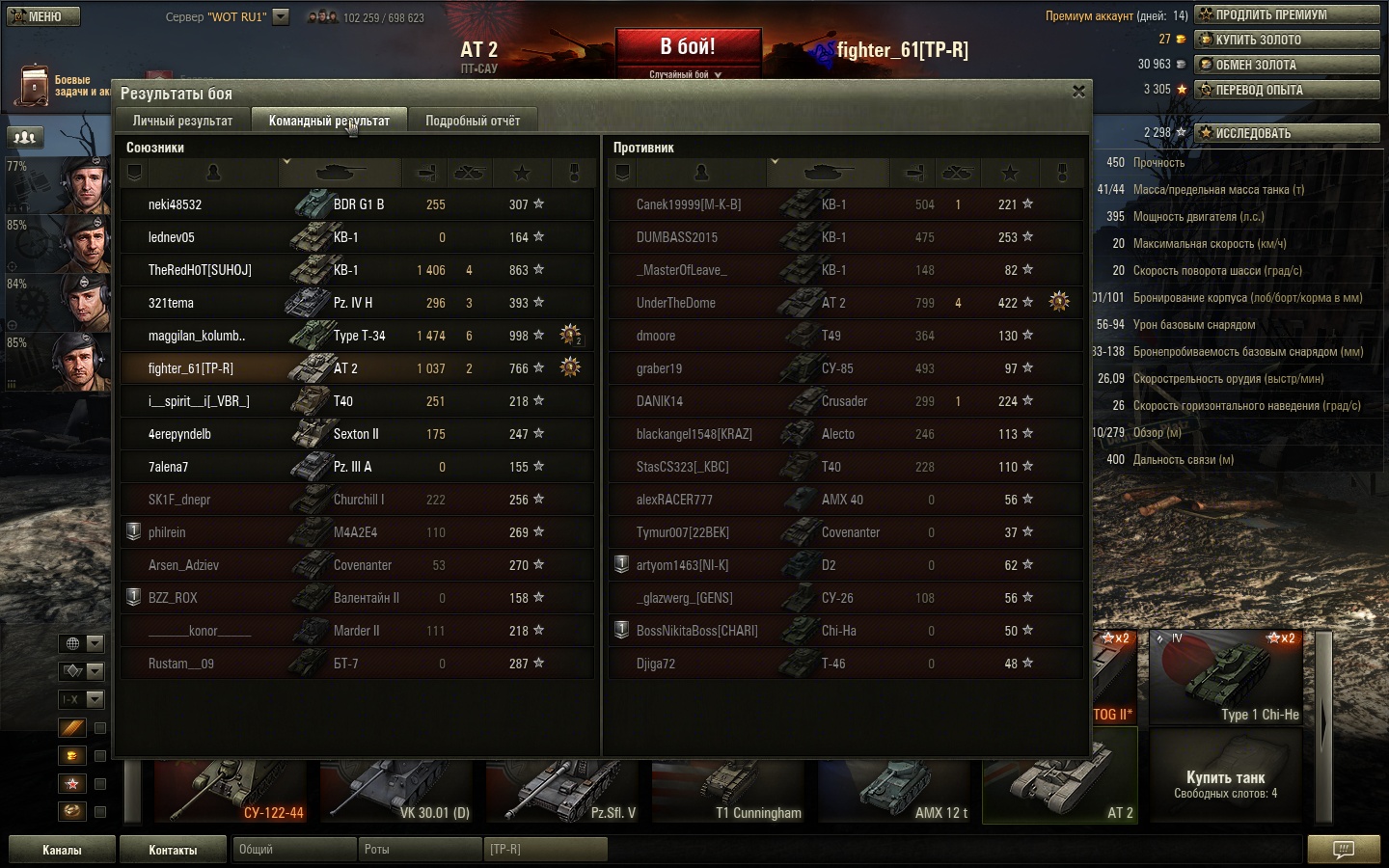Click Продлить премиум button

pyautogui.click(x=1287, y=14)
